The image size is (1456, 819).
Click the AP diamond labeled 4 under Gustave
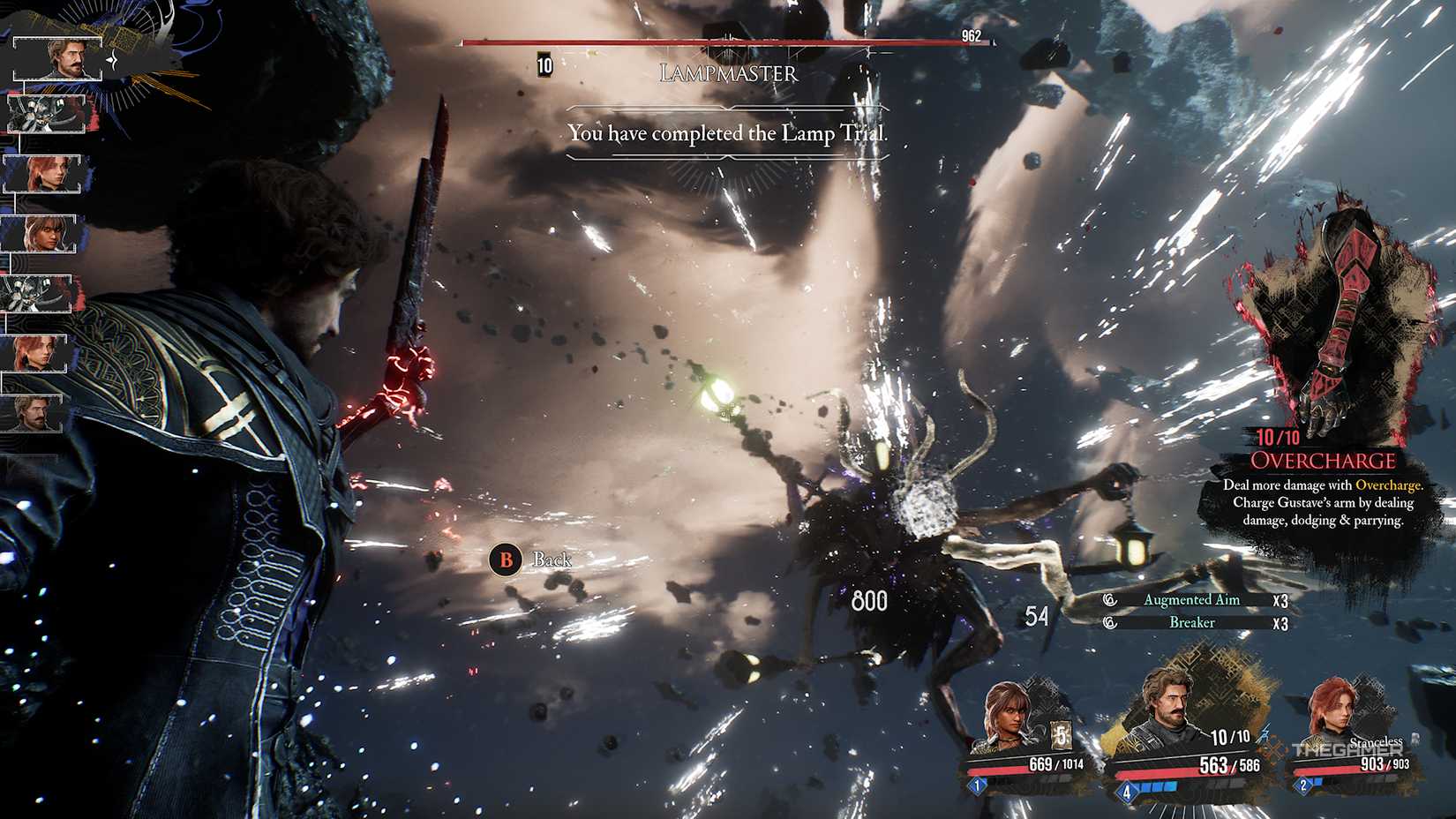1127,792
